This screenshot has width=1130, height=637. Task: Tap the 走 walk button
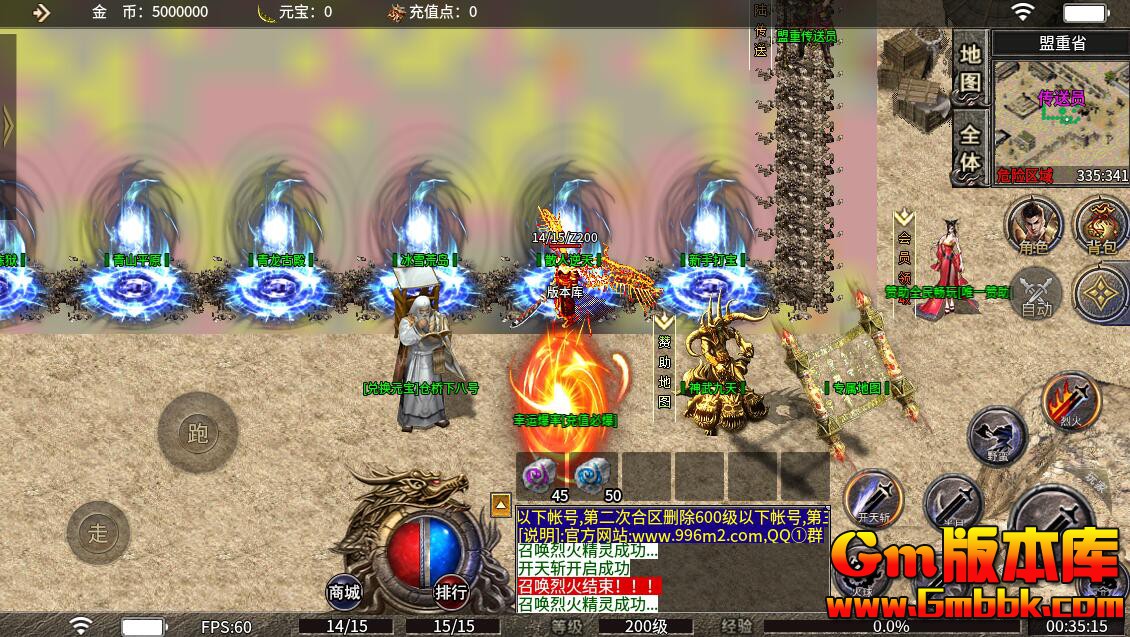point(98,533)
